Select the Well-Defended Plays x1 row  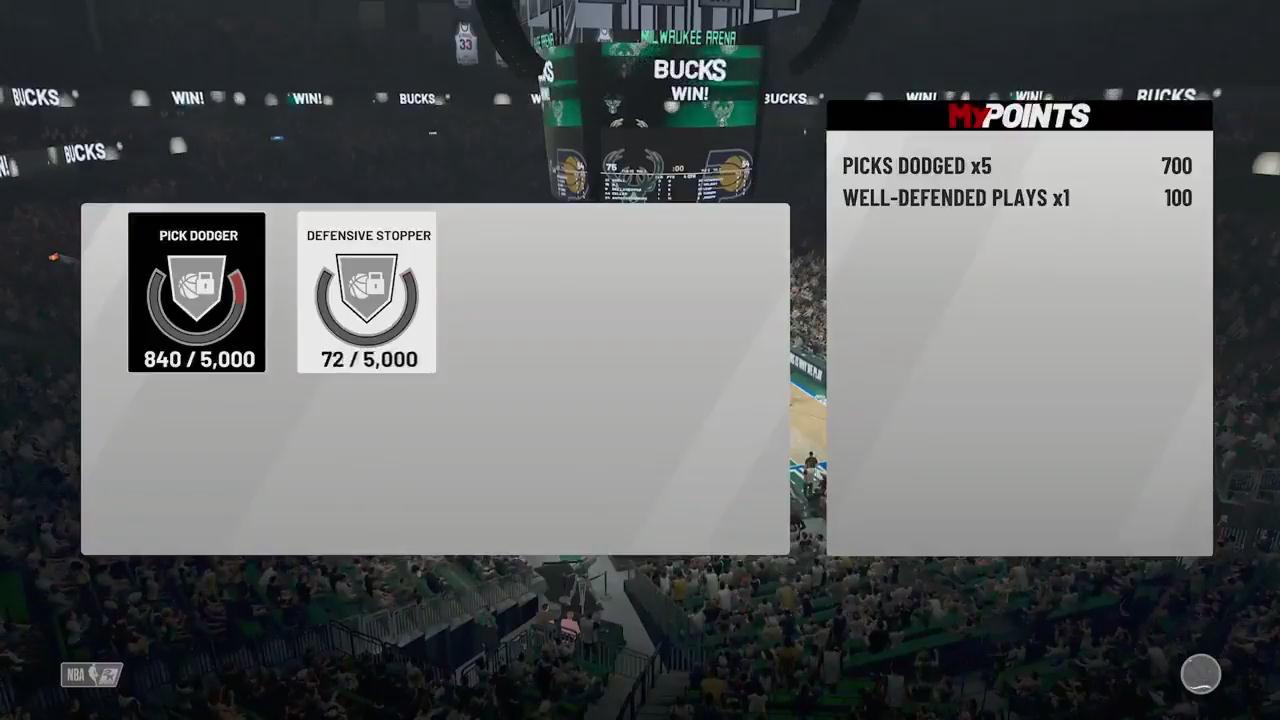coord(1017,198)
